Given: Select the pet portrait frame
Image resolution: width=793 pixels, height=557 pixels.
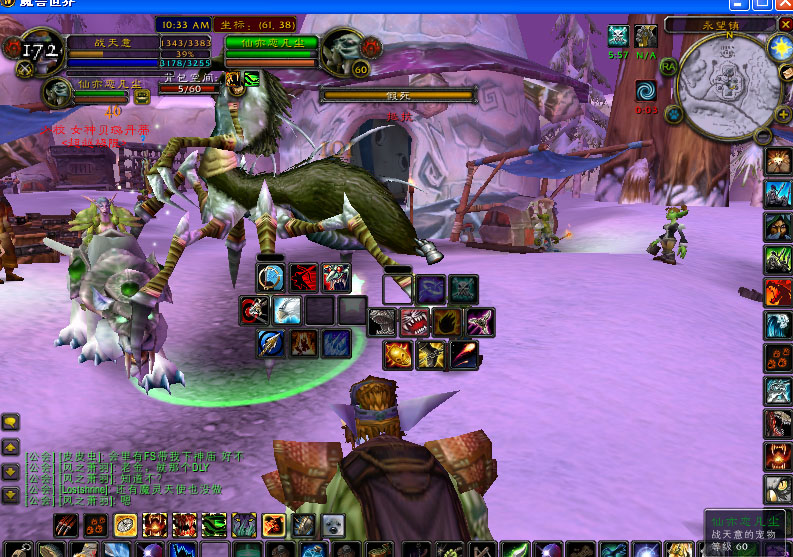Looking at the screenshot, I should 56,93.
